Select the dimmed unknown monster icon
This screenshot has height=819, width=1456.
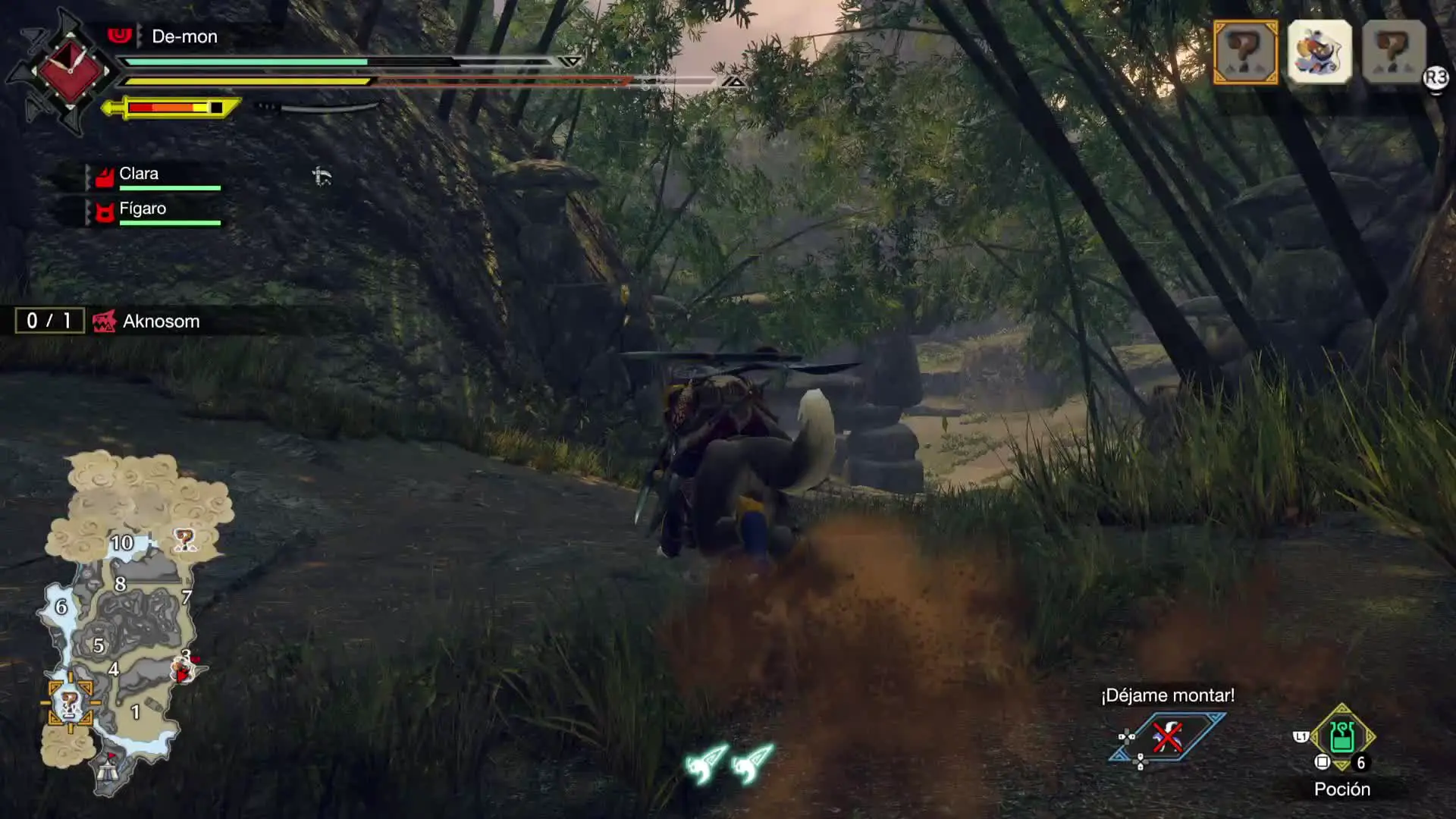pos(1394,52)
